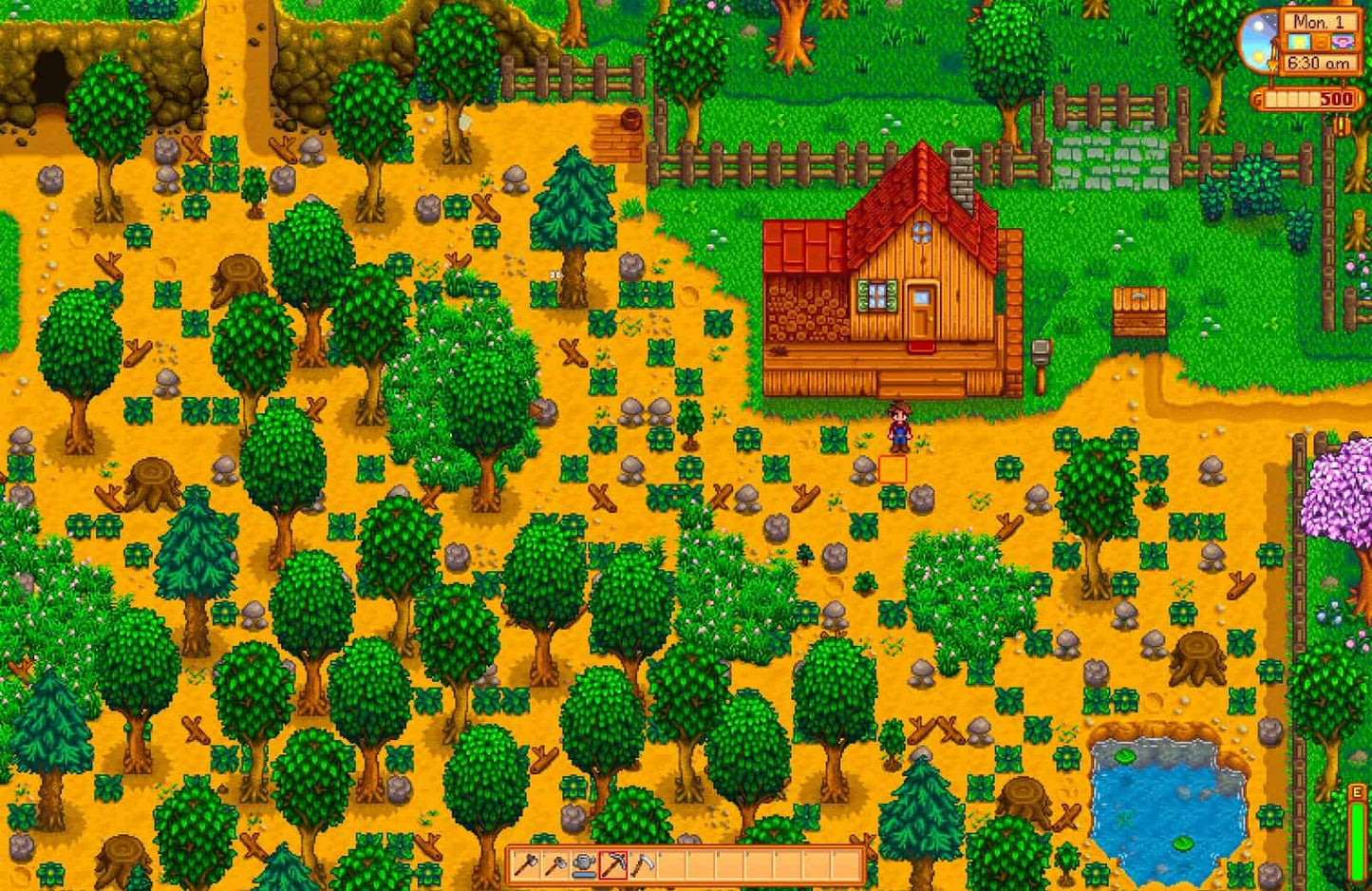Click the sunny weather icon in the HUD
The width and height of the screenshot is (1372, 891).
[1300, 41]
